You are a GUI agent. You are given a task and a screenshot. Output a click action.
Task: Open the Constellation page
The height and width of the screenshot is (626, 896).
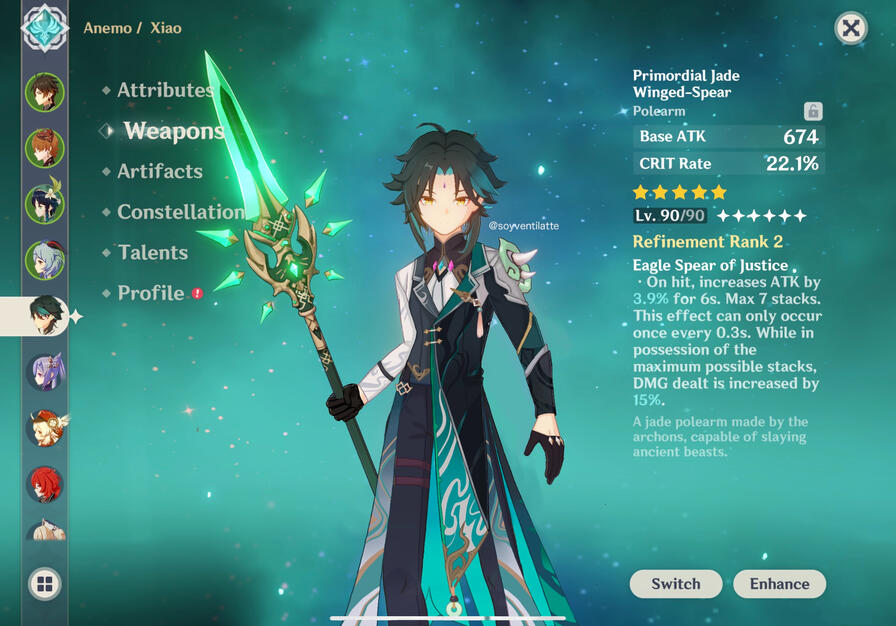[180, 212]
